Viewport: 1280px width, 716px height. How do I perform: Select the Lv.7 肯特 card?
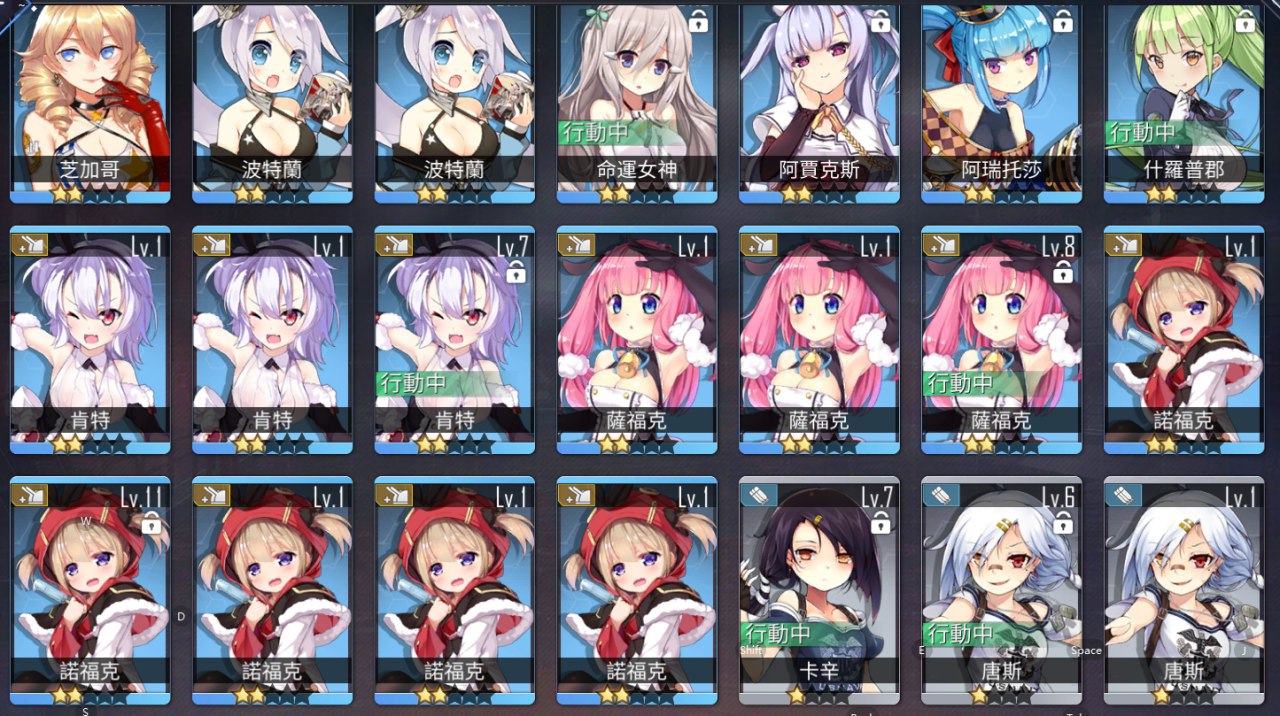(454, 340)
